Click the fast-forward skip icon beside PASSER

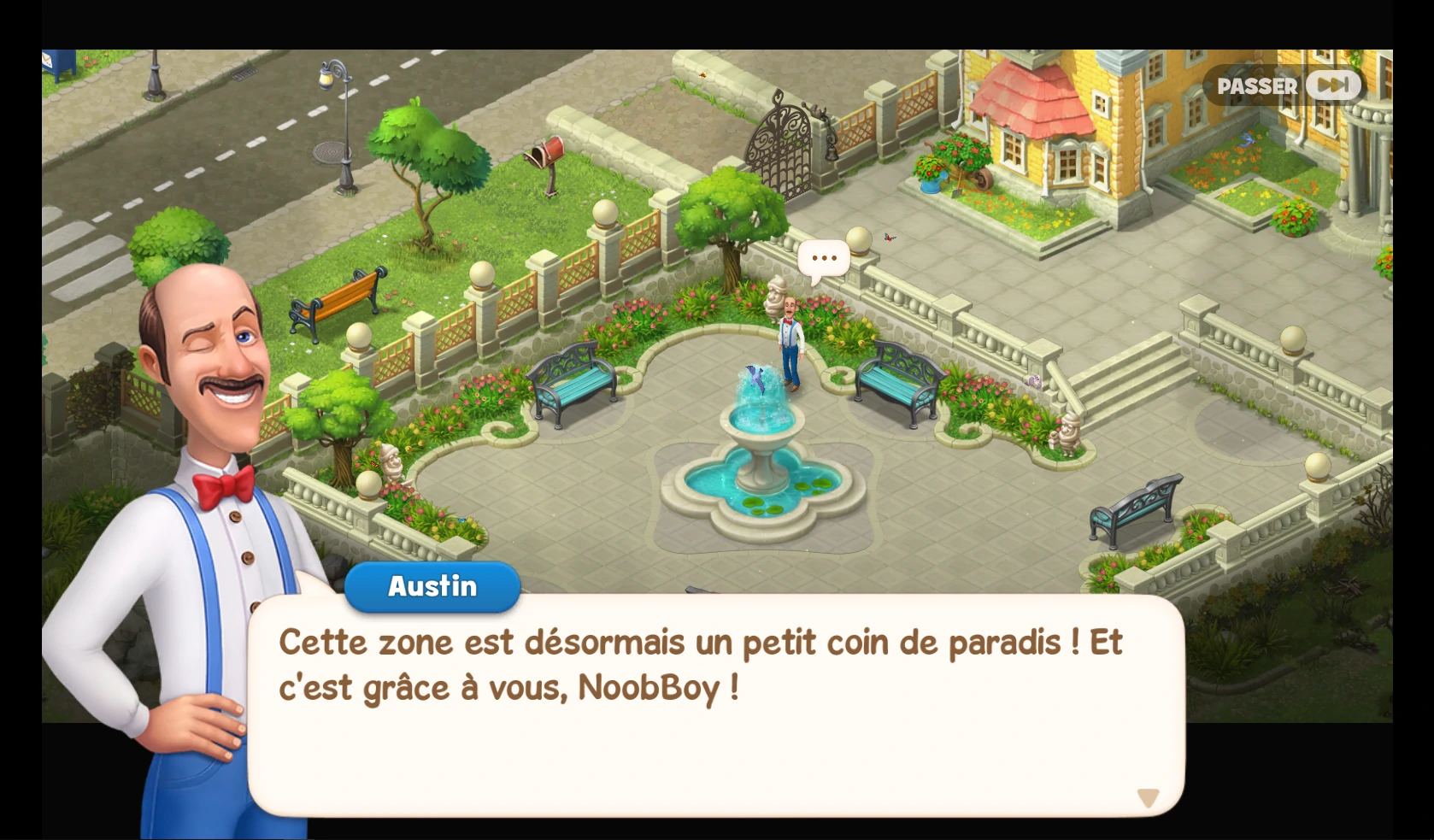(x=1331, y=85)
